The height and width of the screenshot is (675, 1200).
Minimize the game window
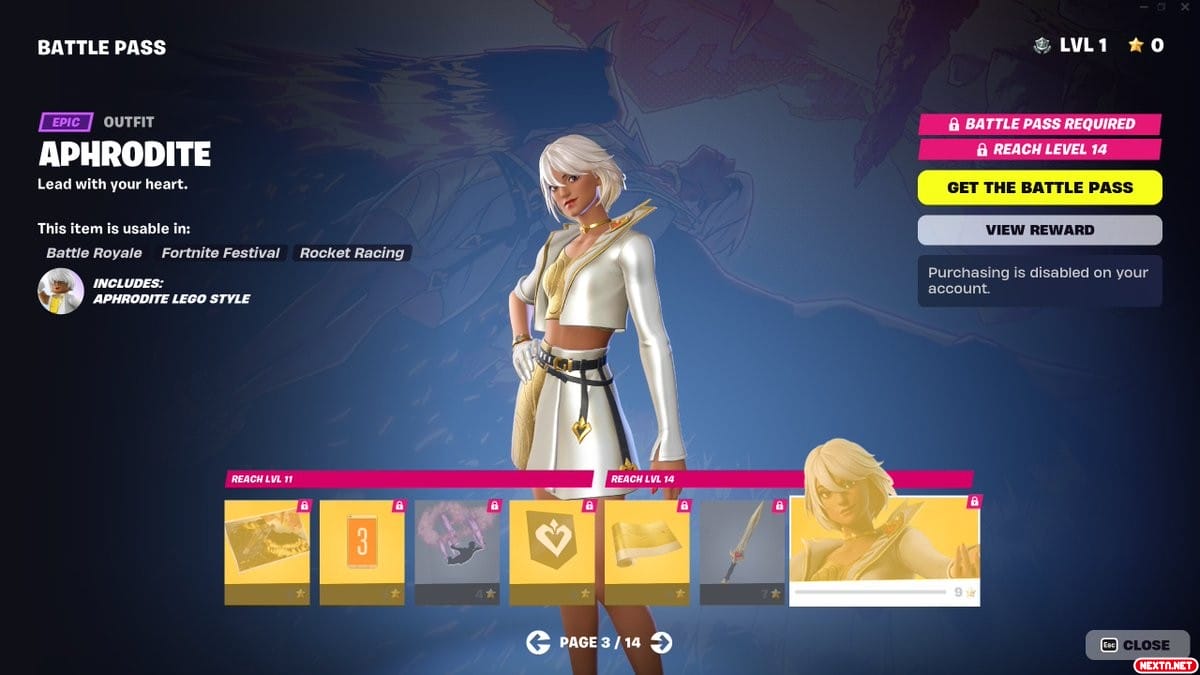pos(1142,7)
